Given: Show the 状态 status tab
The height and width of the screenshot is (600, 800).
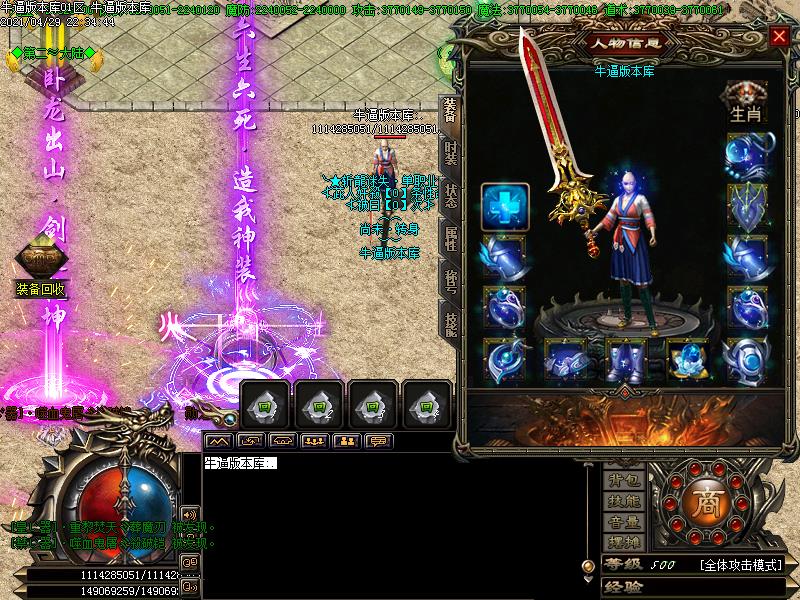Looking at the screenshot, I should (x=450, y=196).
